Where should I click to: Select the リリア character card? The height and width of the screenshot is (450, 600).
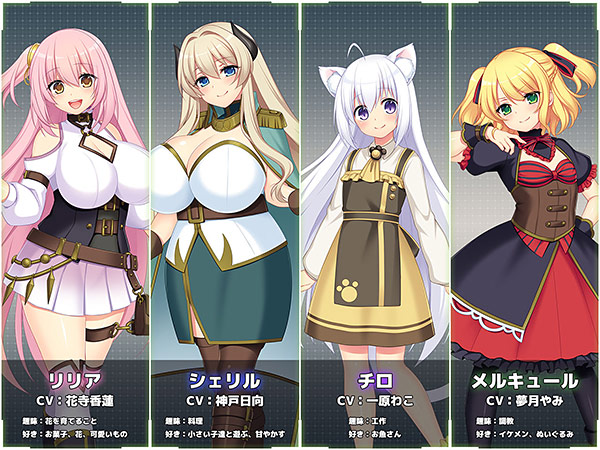click(75, 225)
